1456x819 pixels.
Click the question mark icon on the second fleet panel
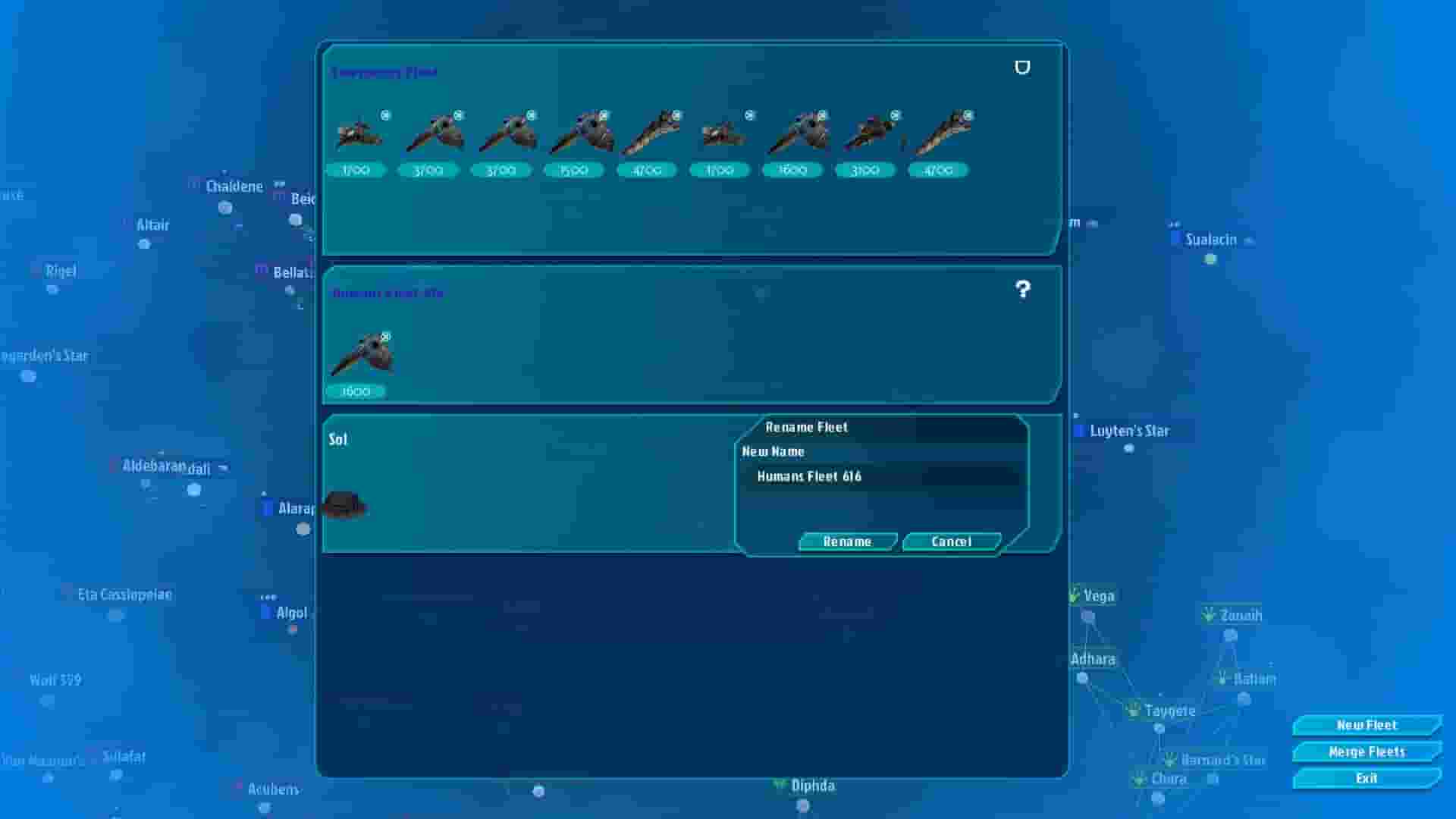tap(1023, 289)
